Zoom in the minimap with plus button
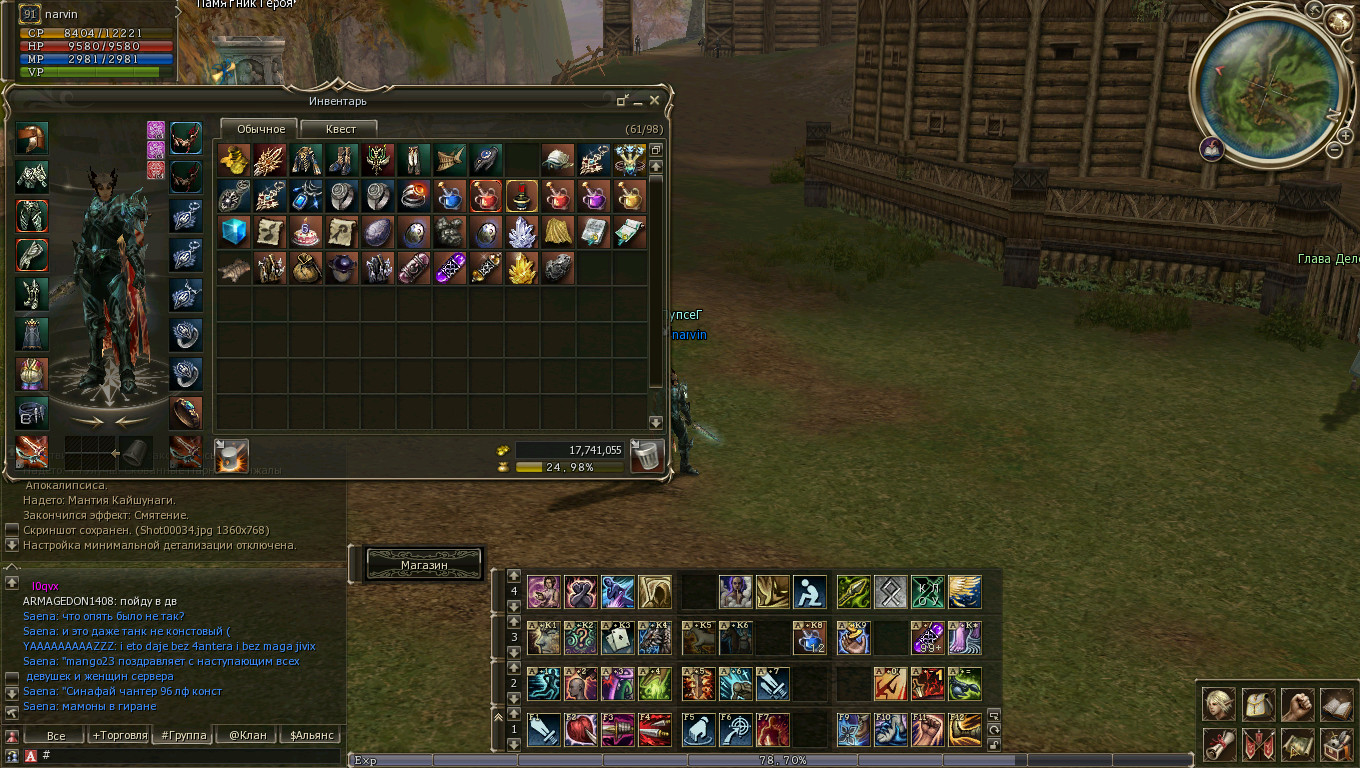1360x768 pixels. [x=1346, y=135]
